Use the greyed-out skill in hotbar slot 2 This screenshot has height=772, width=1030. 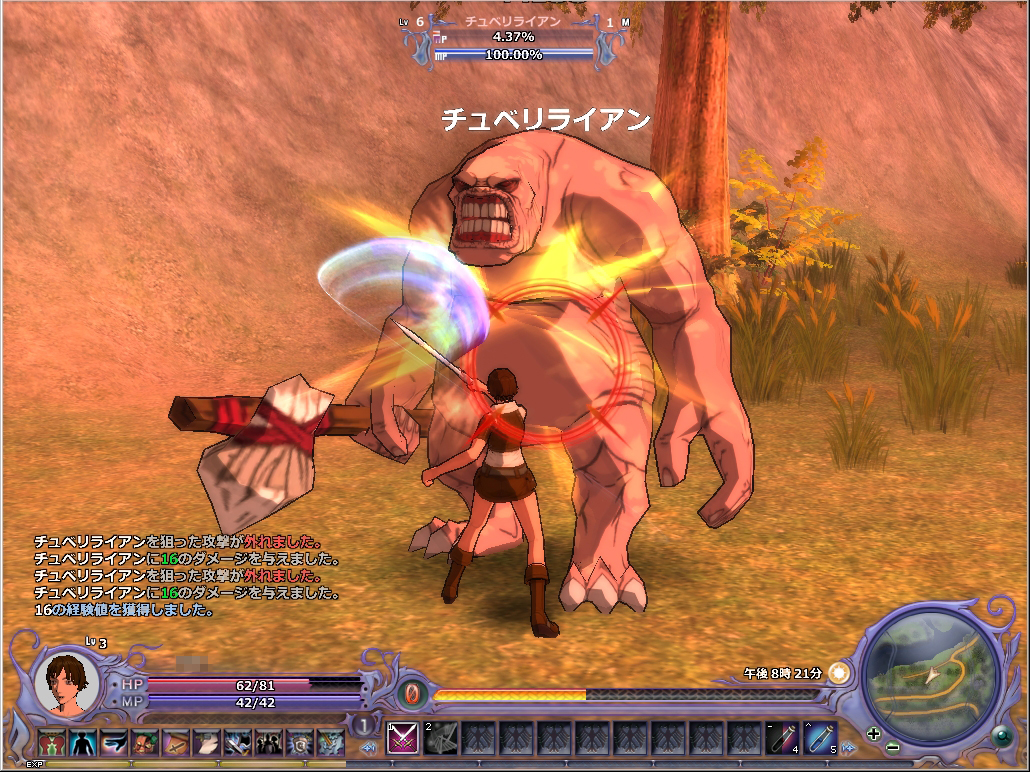click(x=441, y=739)
